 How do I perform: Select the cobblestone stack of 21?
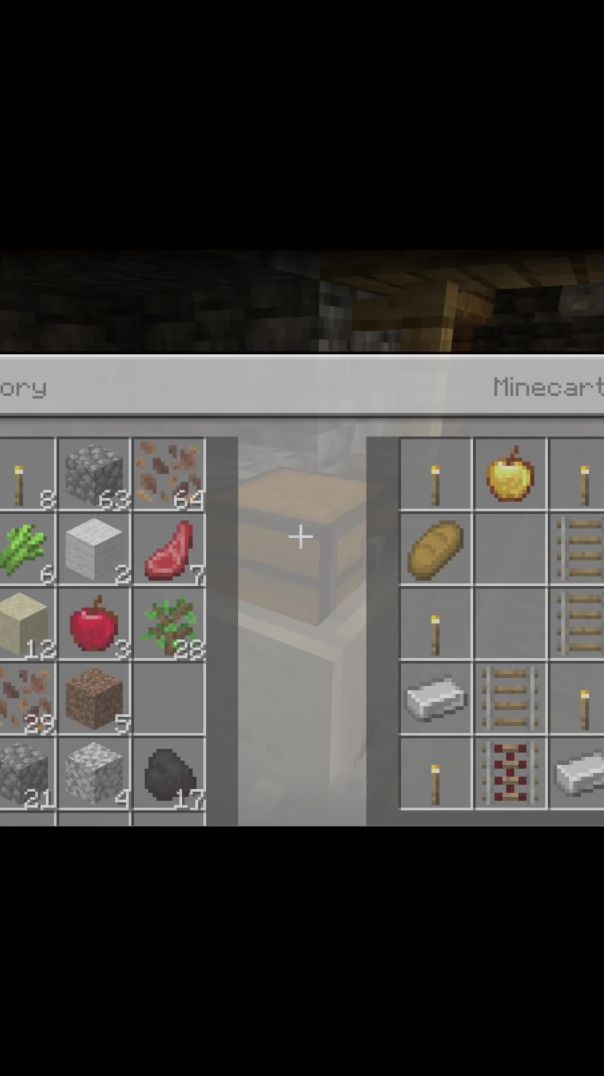pos(22,773)
